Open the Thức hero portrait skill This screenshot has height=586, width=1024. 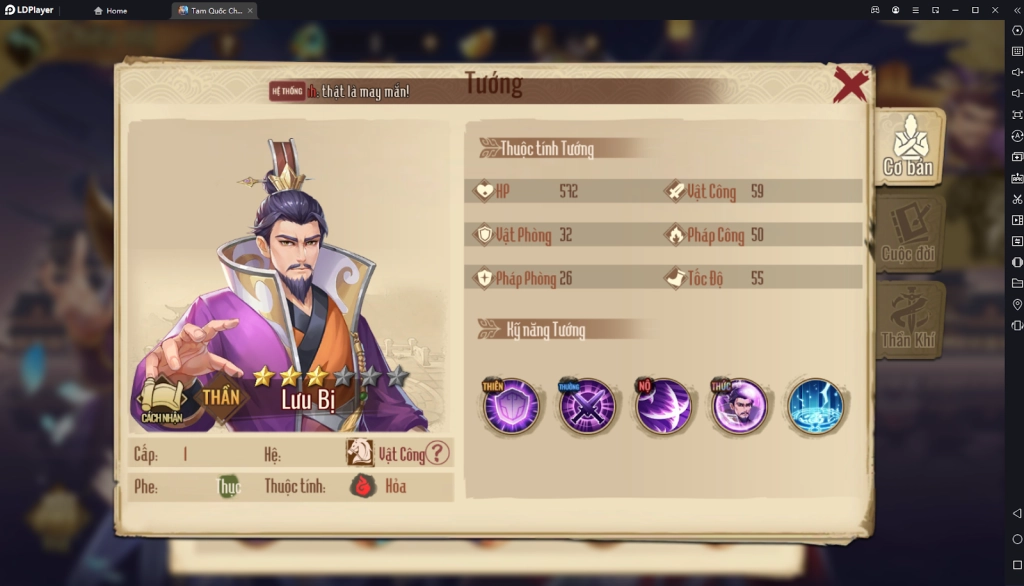click(x=739, y=406)
